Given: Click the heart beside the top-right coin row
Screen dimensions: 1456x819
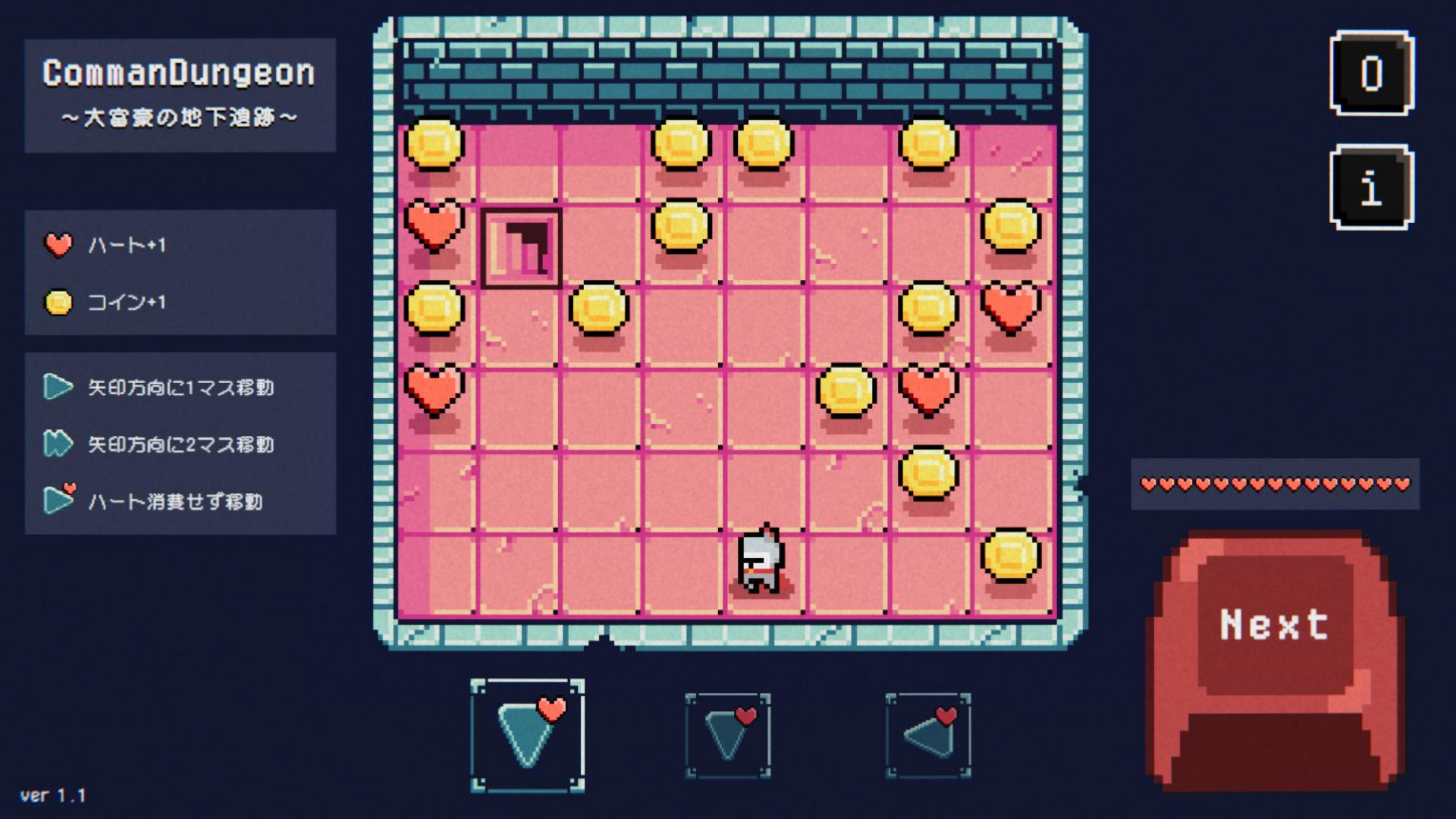Looking at the screenshot, I should 1009,309.
